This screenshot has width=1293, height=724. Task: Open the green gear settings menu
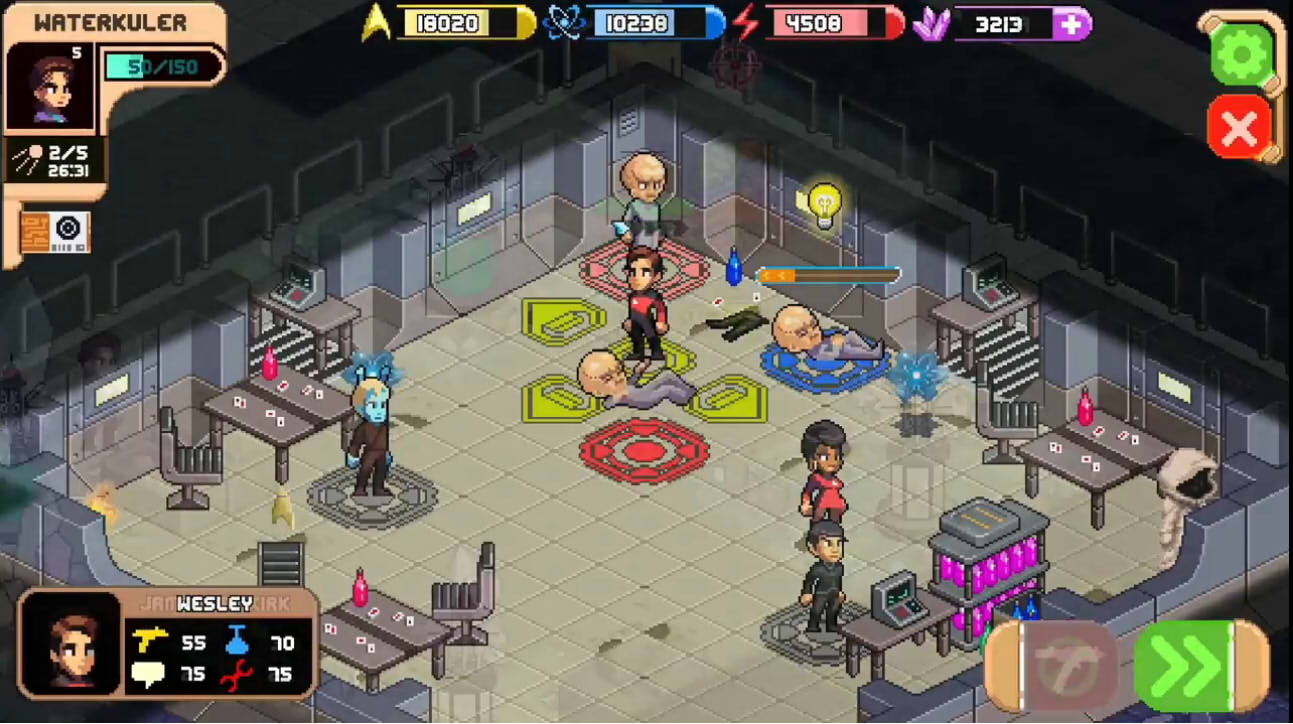1240,53
